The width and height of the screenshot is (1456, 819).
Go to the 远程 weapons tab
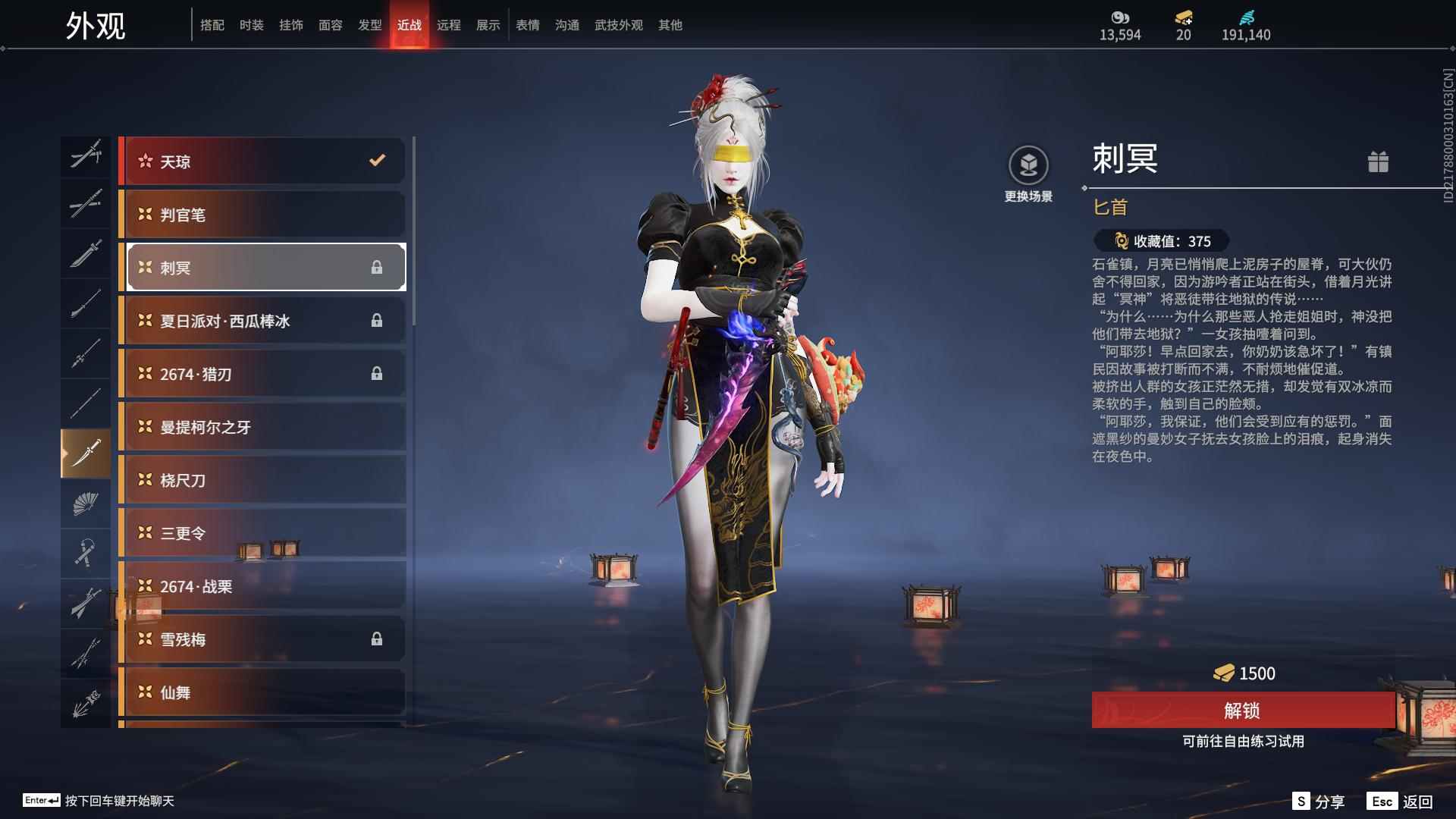click(448, 25)
